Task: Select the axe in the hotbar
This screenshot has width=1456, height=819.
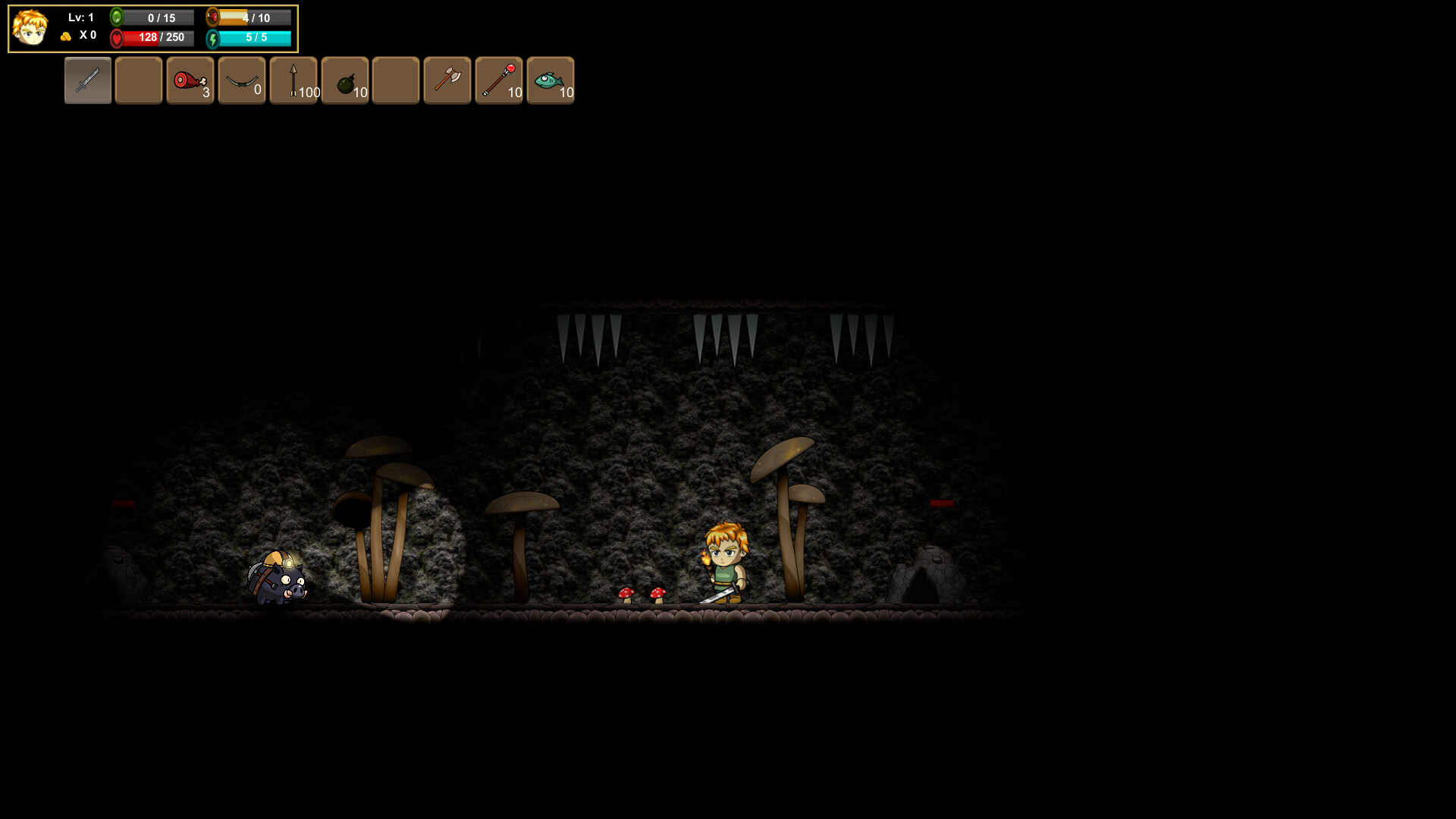Action: click(447, 80)
